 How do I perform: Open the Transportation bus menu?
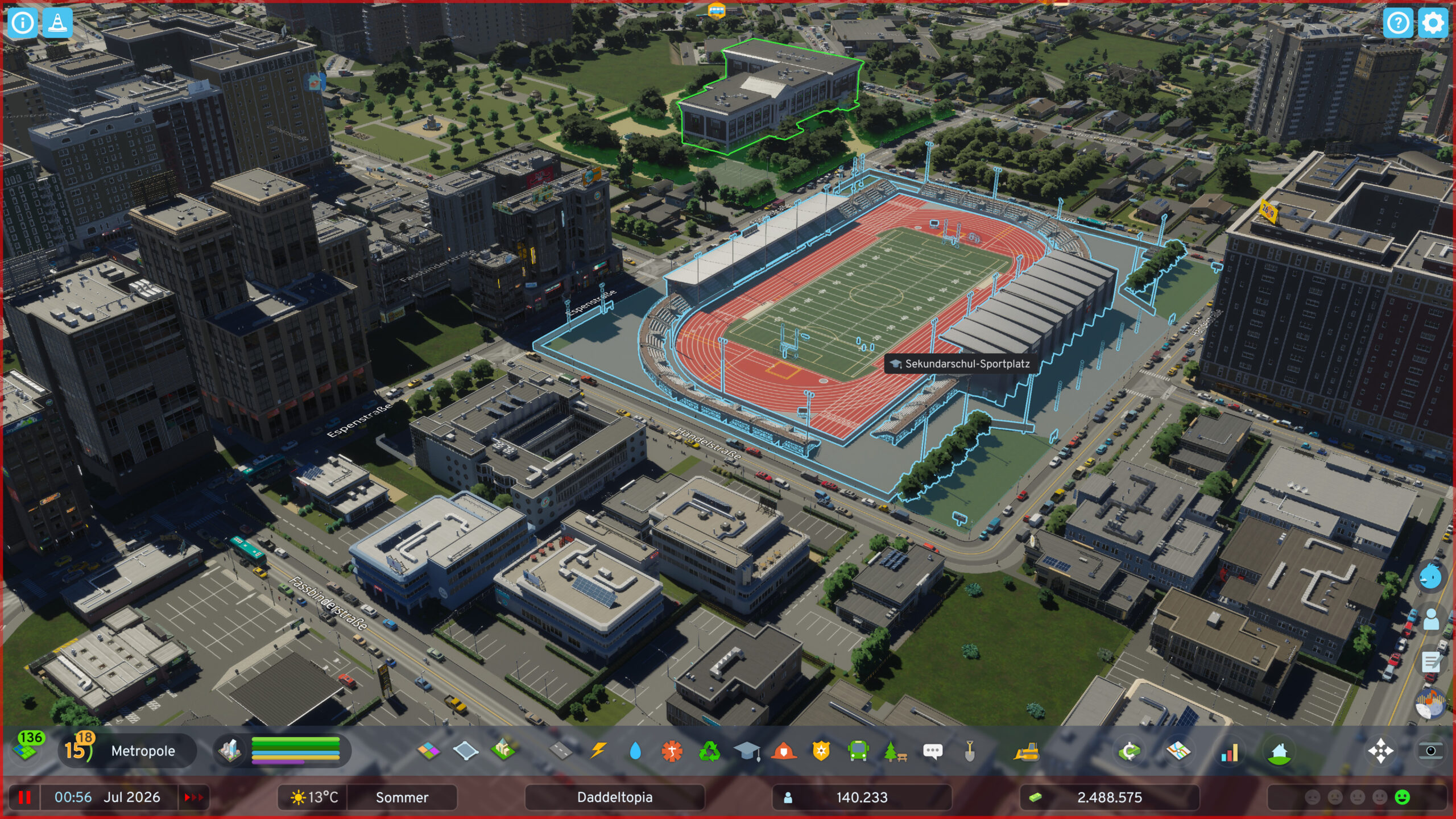click(x=858, y=751)
